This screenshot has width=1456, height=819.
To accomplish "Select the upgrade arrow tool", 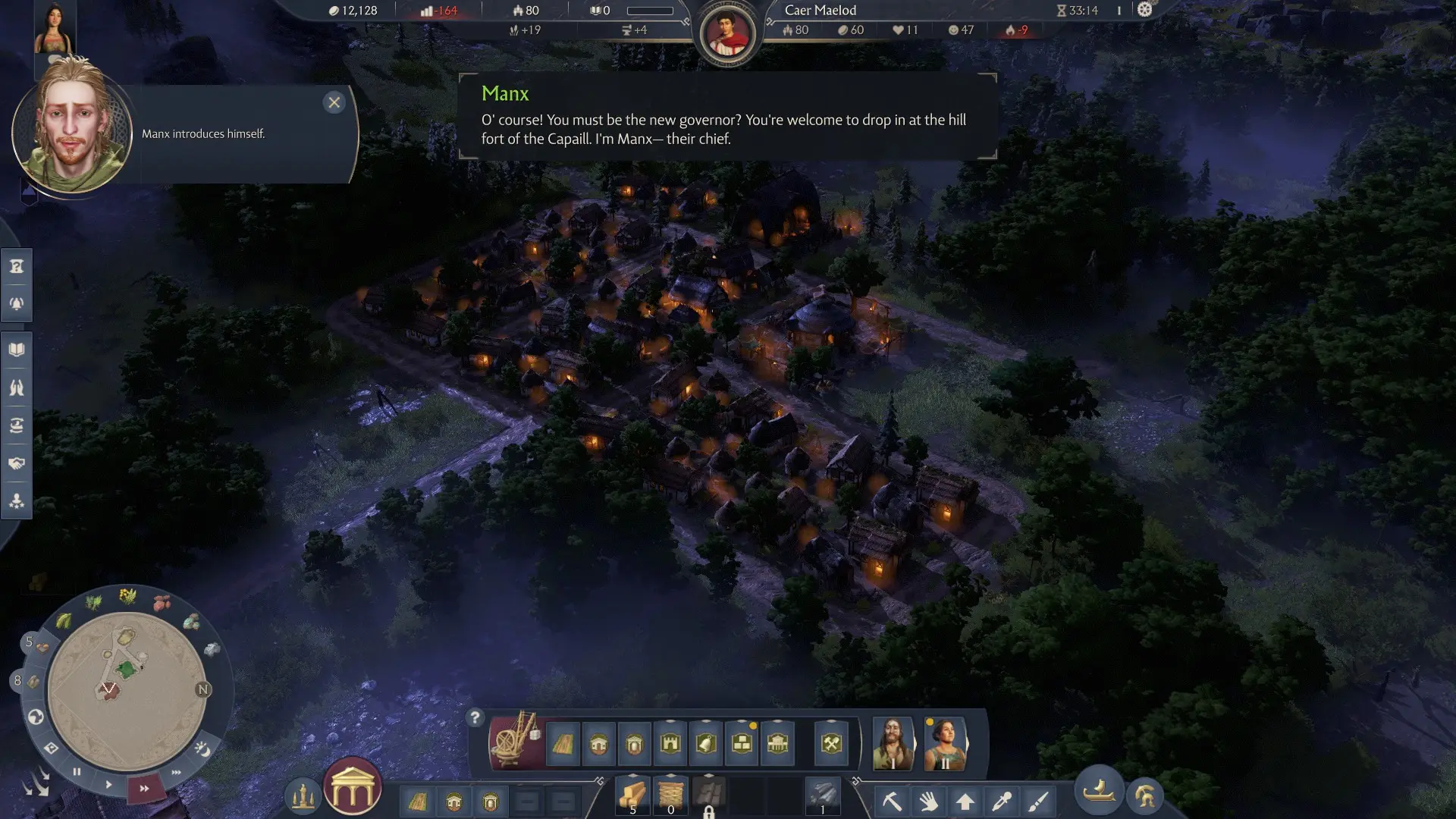I will pos(965,801).
